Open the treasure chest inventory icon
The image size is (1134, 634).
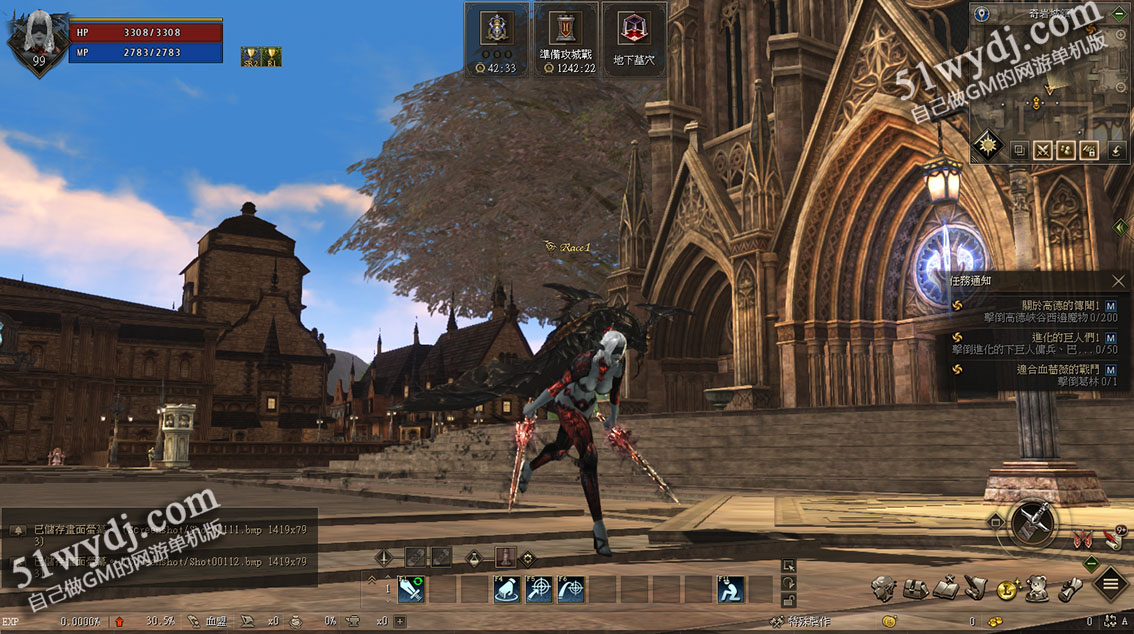coord(915,588)
